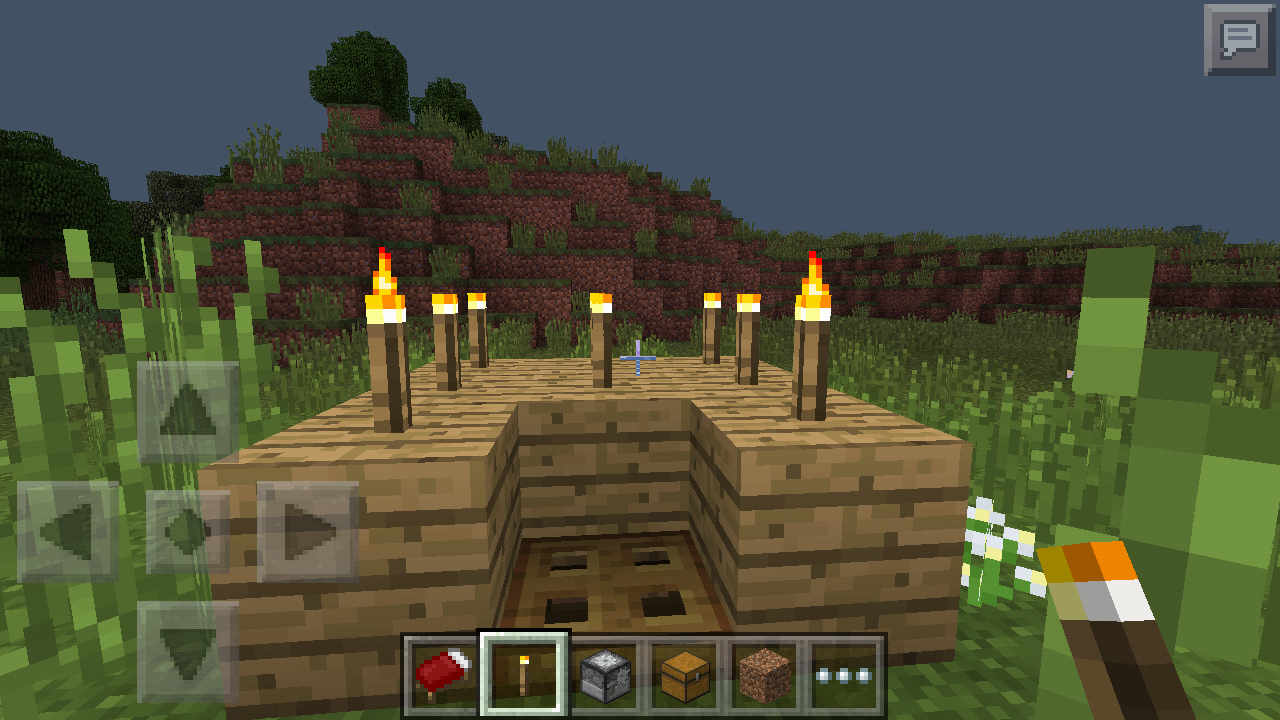Open chat using the speech bubble icon
The height and width of the screenshot is (720, 1280).
[1240, 40]
